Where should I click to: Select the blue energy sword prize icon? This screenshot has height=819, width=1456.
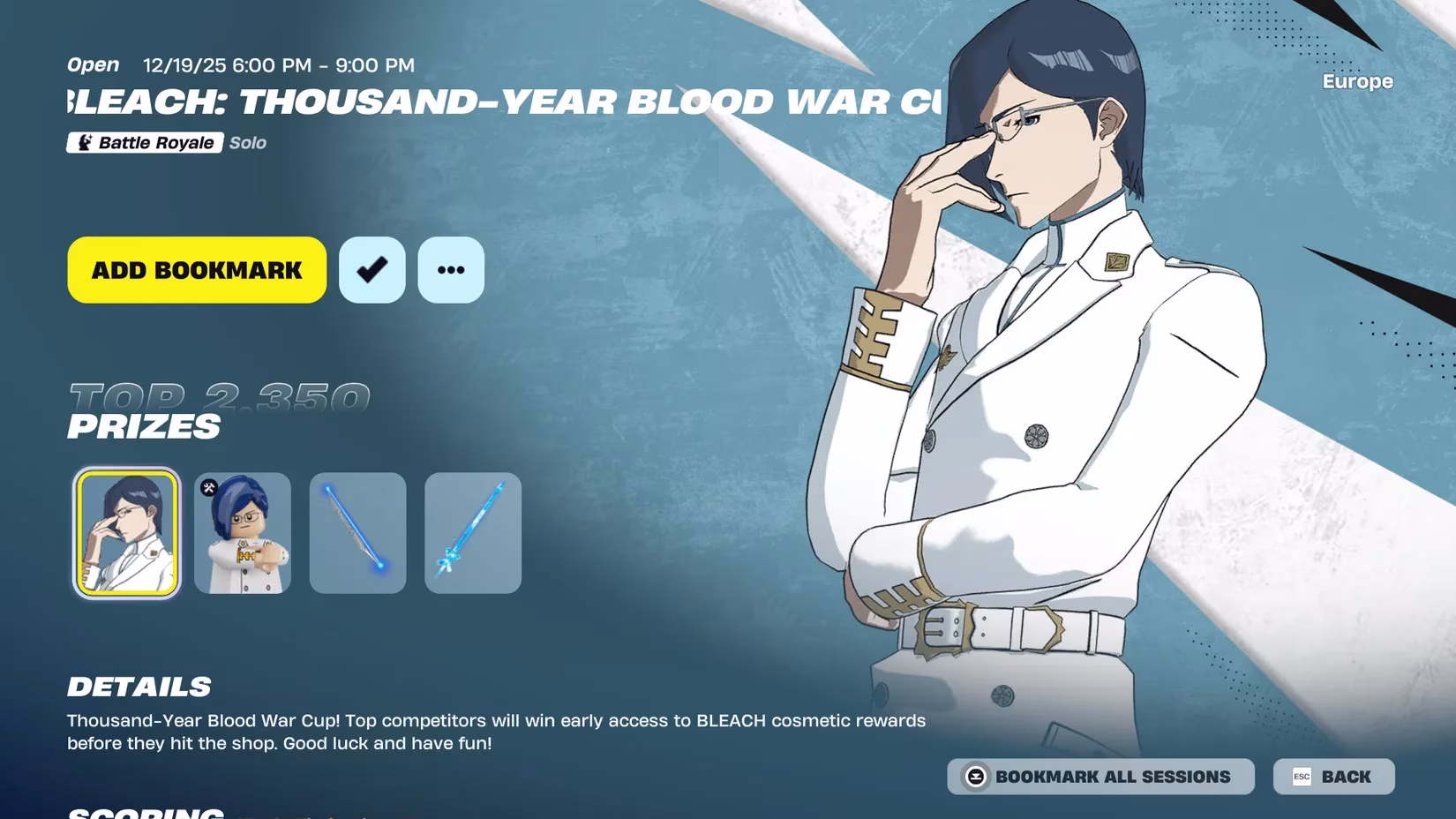point(473,533)
